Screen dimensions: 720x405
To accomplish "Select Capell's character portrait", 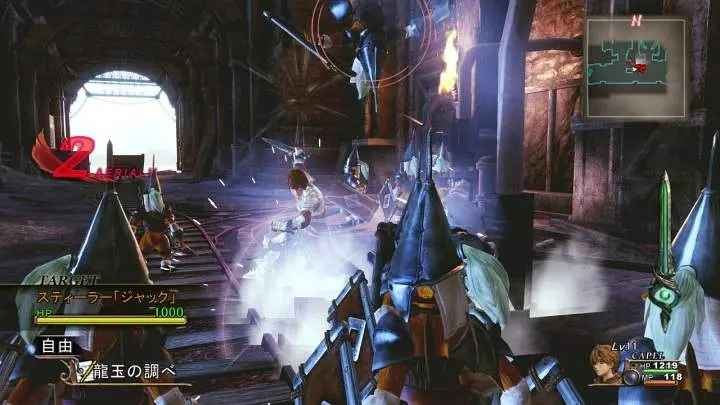I will 606,362.
